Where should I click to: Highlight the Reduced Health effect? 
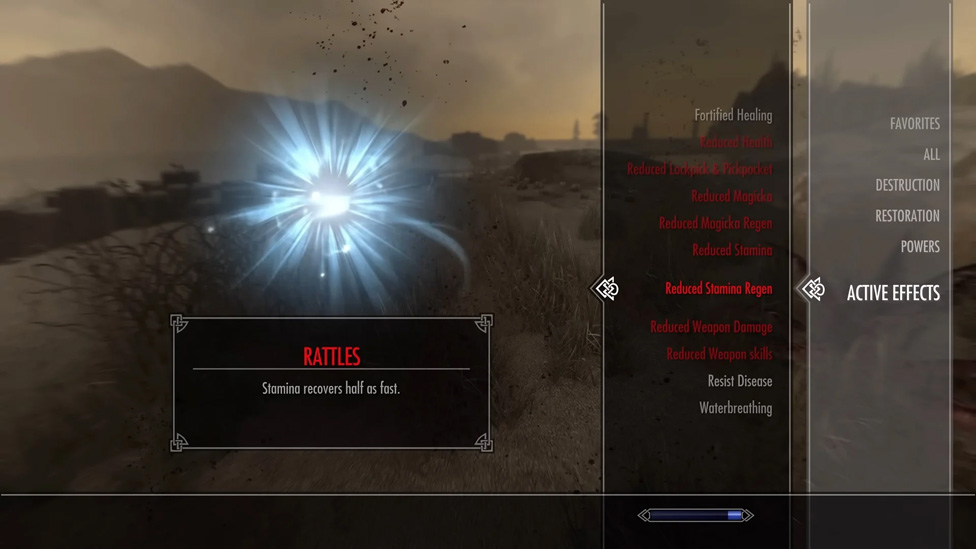coord(735,143)
